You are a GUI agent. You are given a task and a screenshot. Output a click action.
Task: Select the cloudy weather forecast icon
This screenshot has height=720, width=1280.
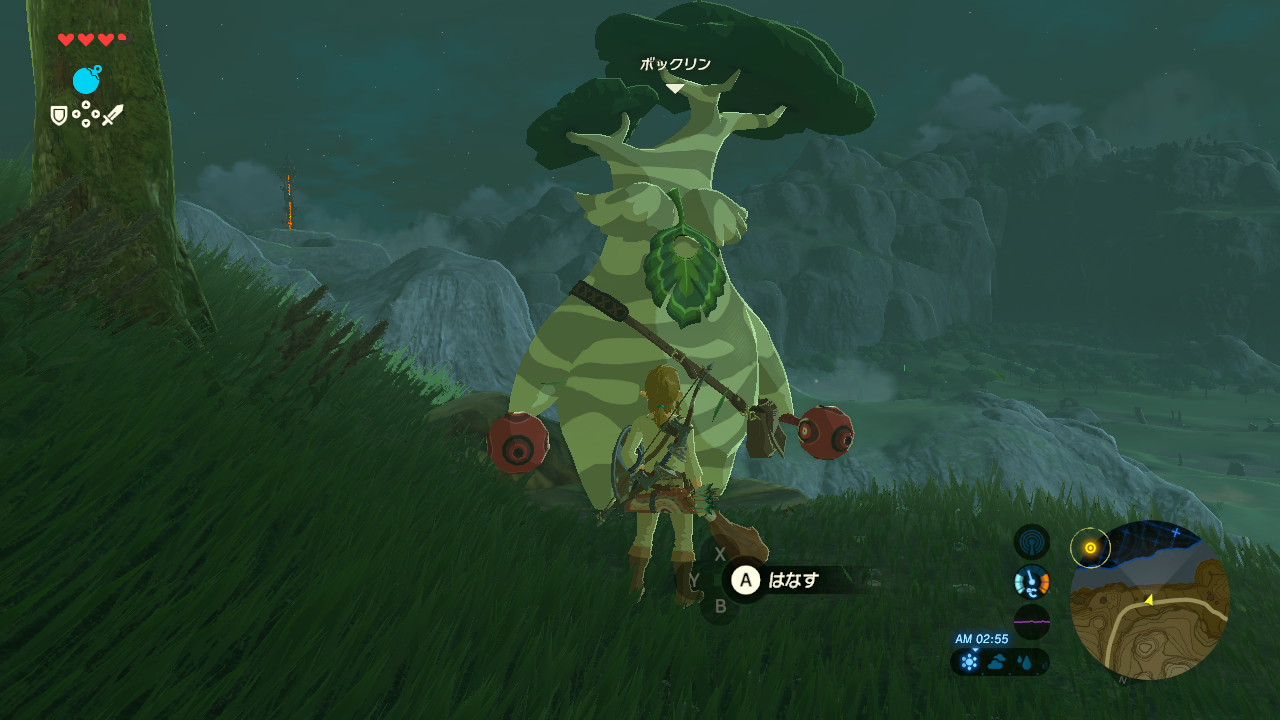click(998, 662)
